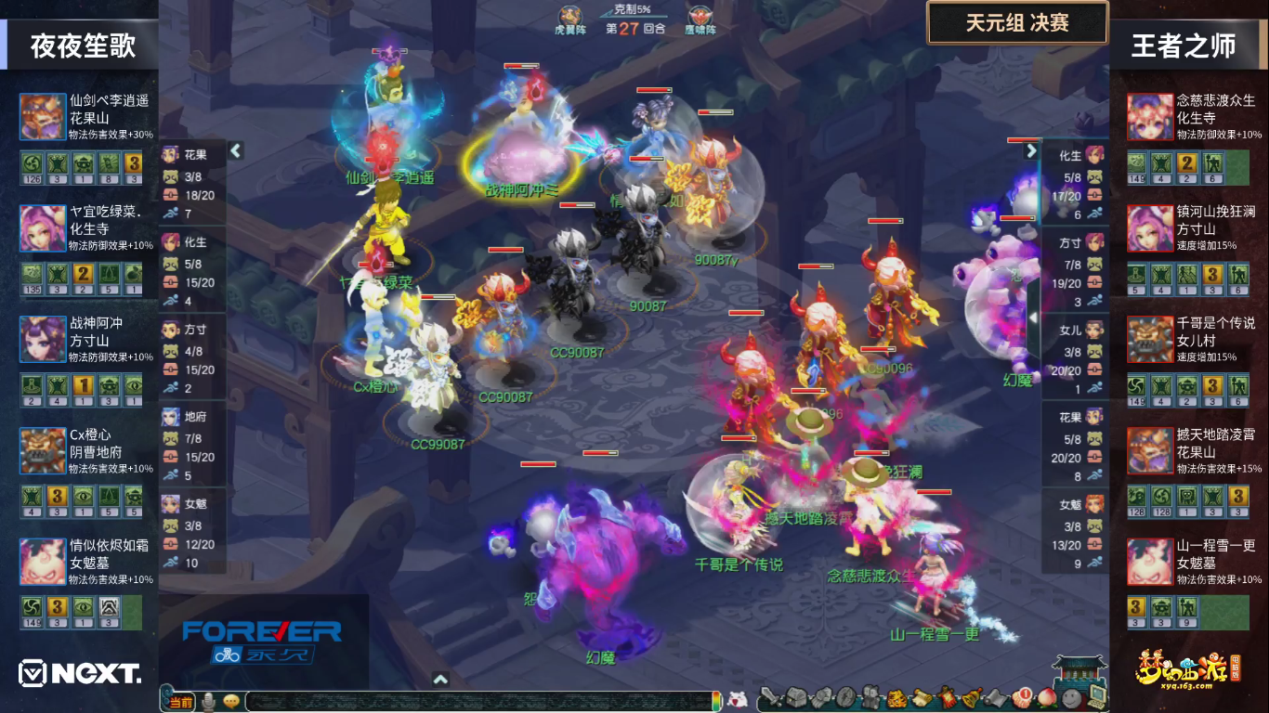Select Cx橙心 阴曹地府 portrait in left roster
The height and width of the screenshot is (713, 1269).
43,452
